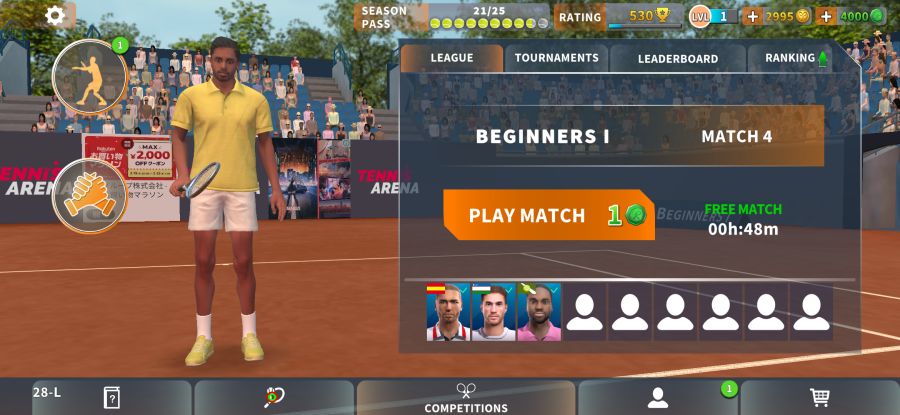900x415 pixels.
Task: Select the opponent with the Spanish flag
Action: tap(448, 313)
